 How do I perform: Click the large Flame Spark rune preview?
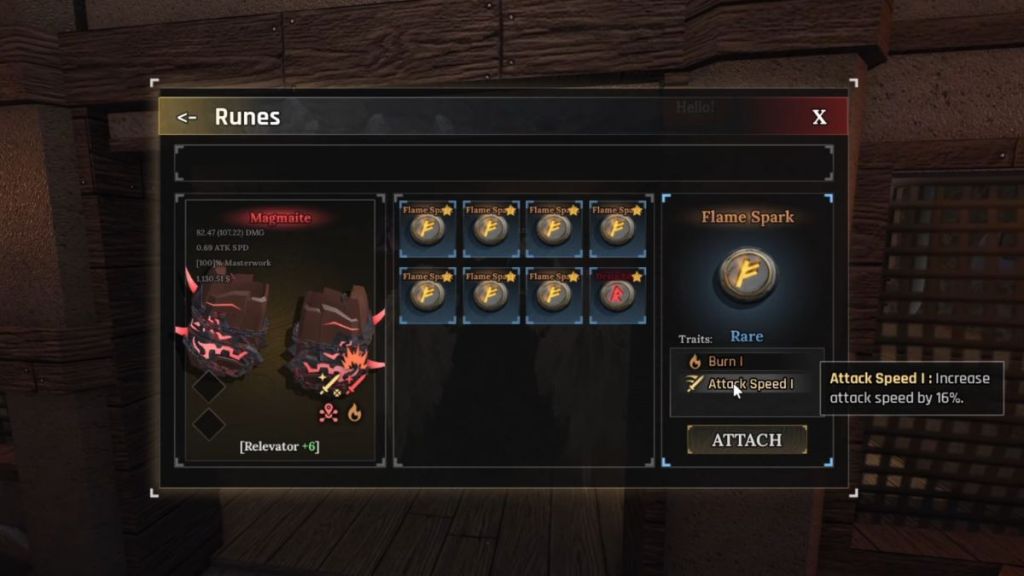[747, 274]
